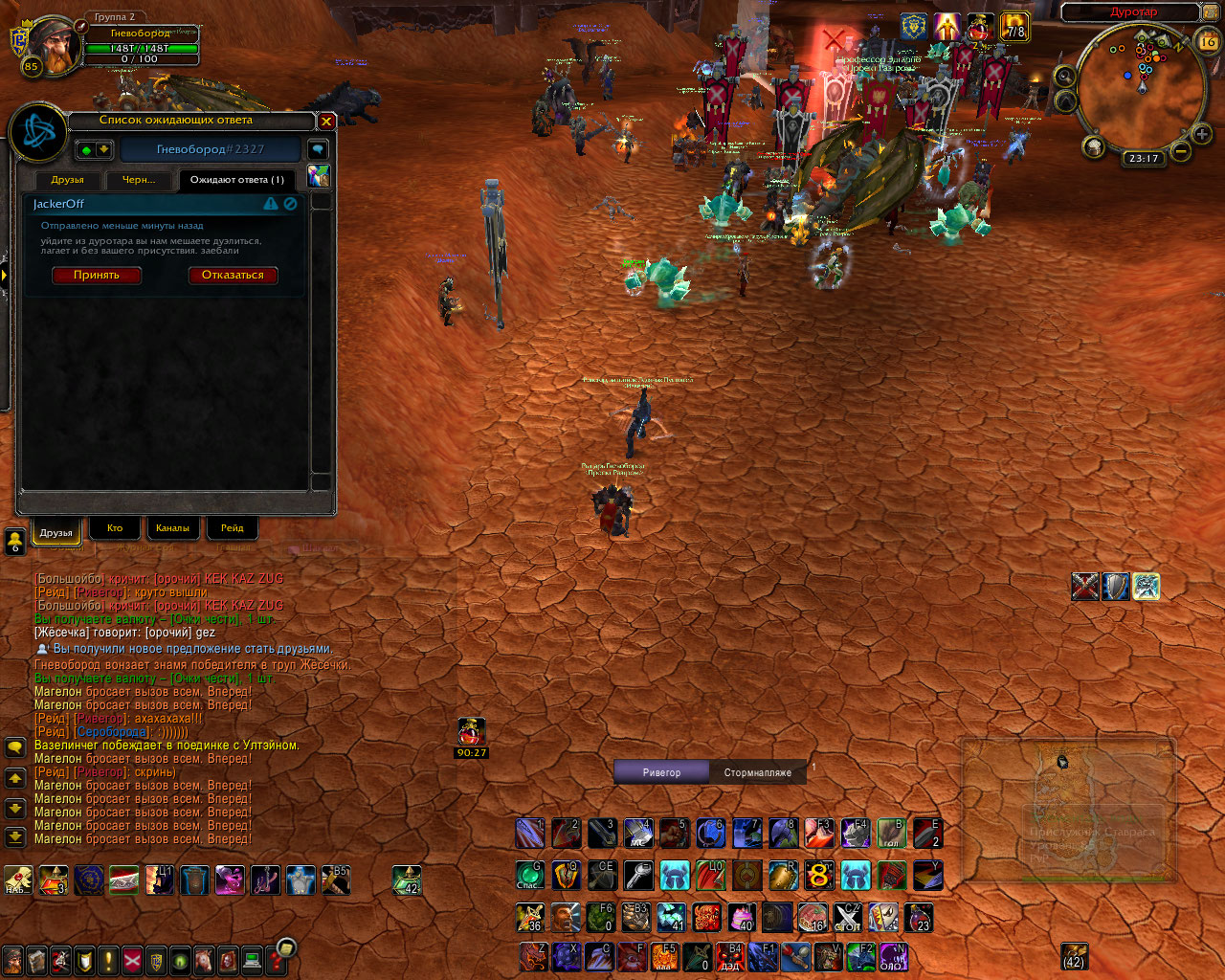The image size is (1225, 980).
Task: Switch to the Каналы tab
Action: (172, 528)
